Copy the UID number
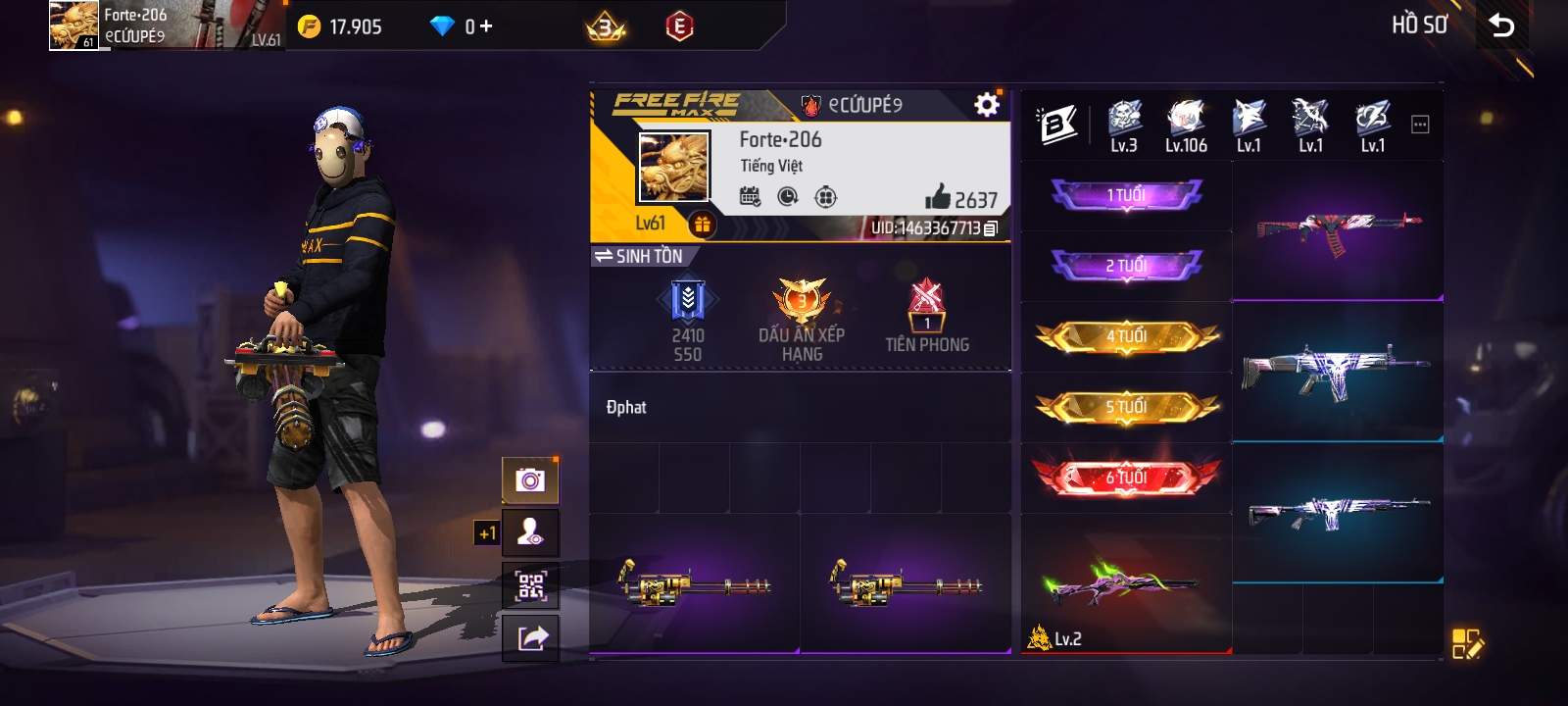Screen dimensions: 1568x706 991,228
